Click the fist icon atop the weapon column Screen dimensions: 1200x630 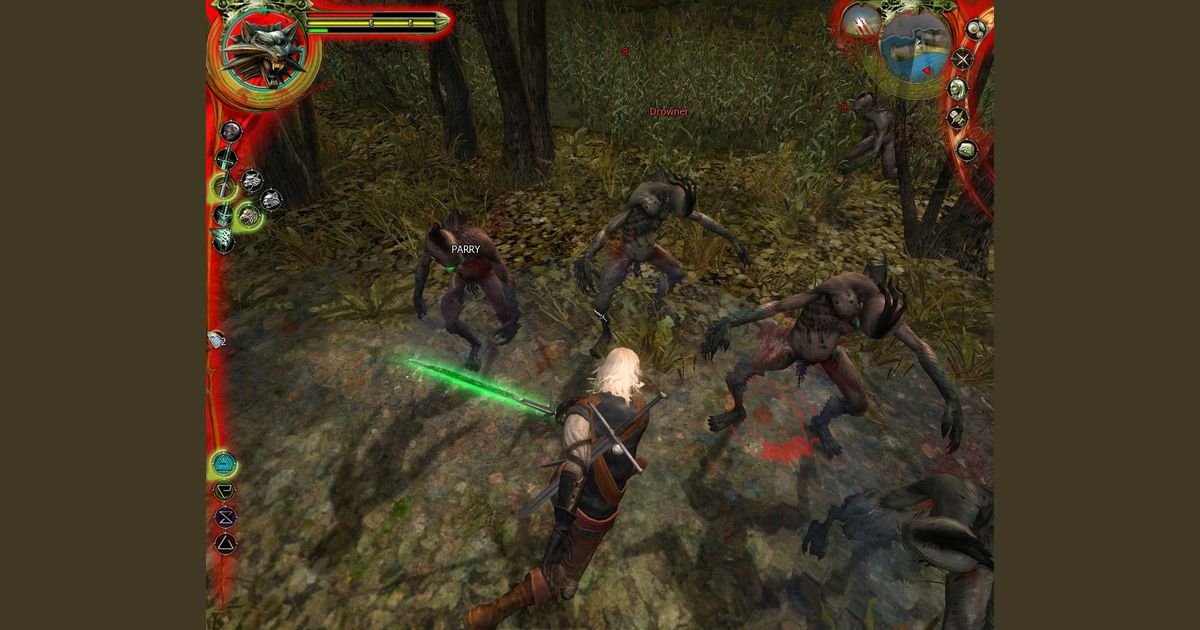click(230, 131)
